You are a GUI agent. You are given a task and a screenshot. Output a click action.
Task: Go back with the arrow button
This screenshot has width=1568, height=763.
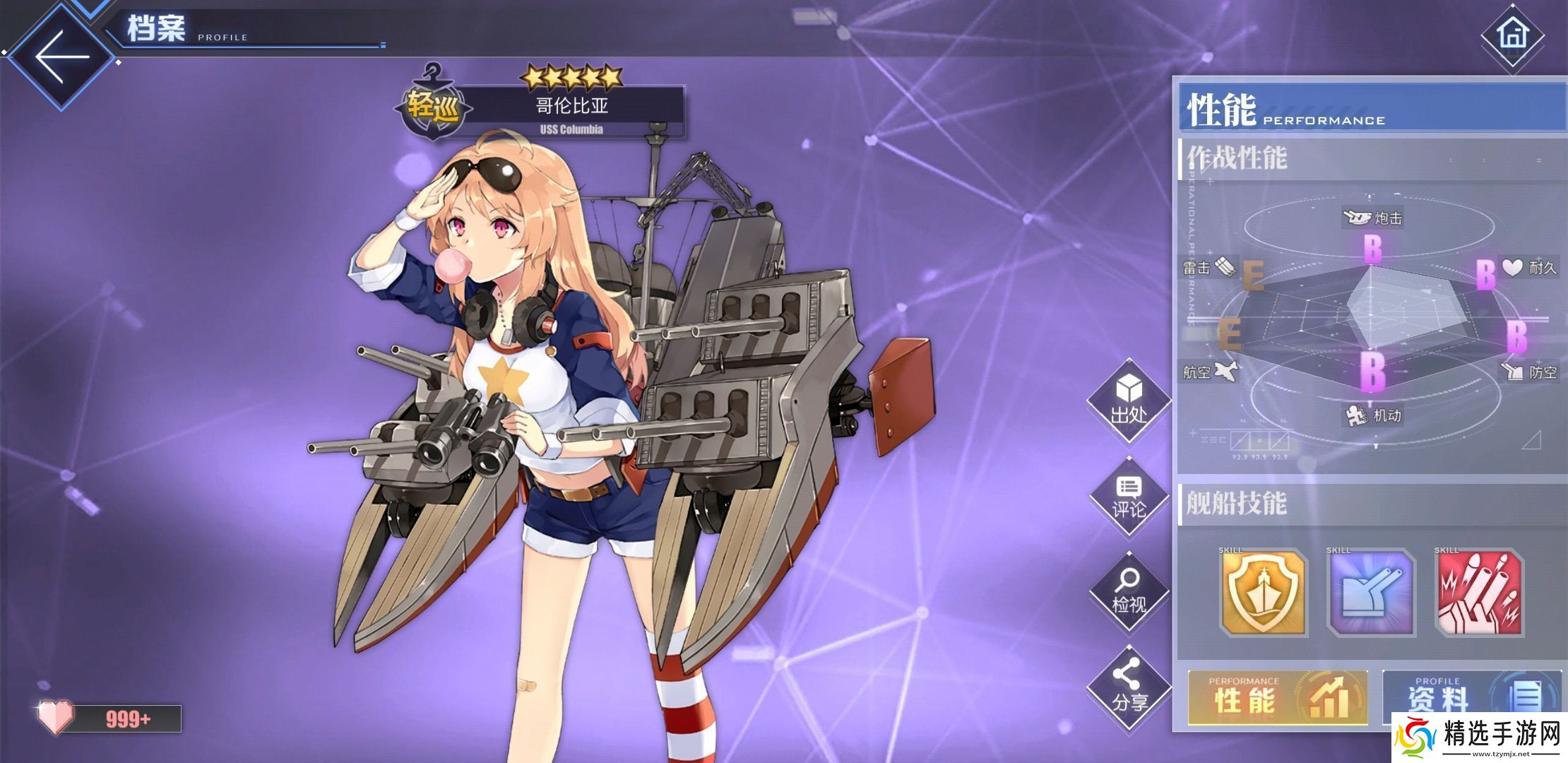[x=62, y=57]
